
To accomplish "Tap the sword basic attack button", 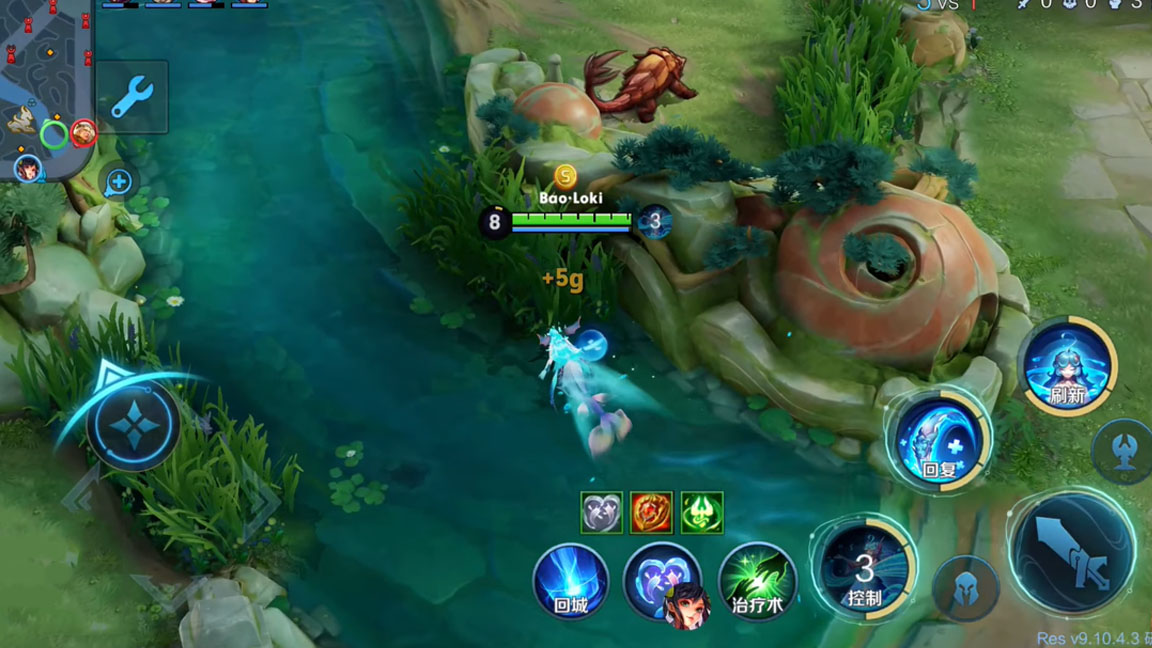I will pyautogui.click(x=1073, y=553).
